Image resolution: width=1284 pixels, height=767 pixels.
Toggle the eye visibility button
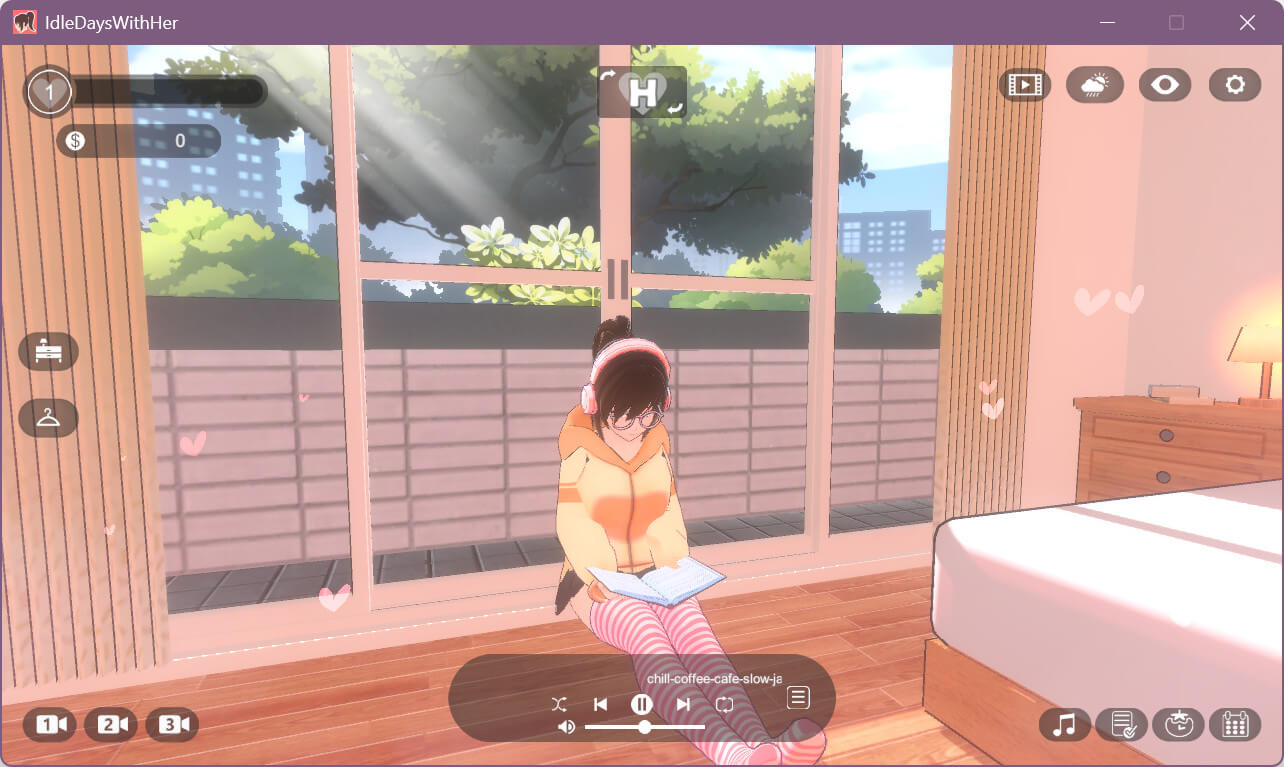tap(1164, 85)
